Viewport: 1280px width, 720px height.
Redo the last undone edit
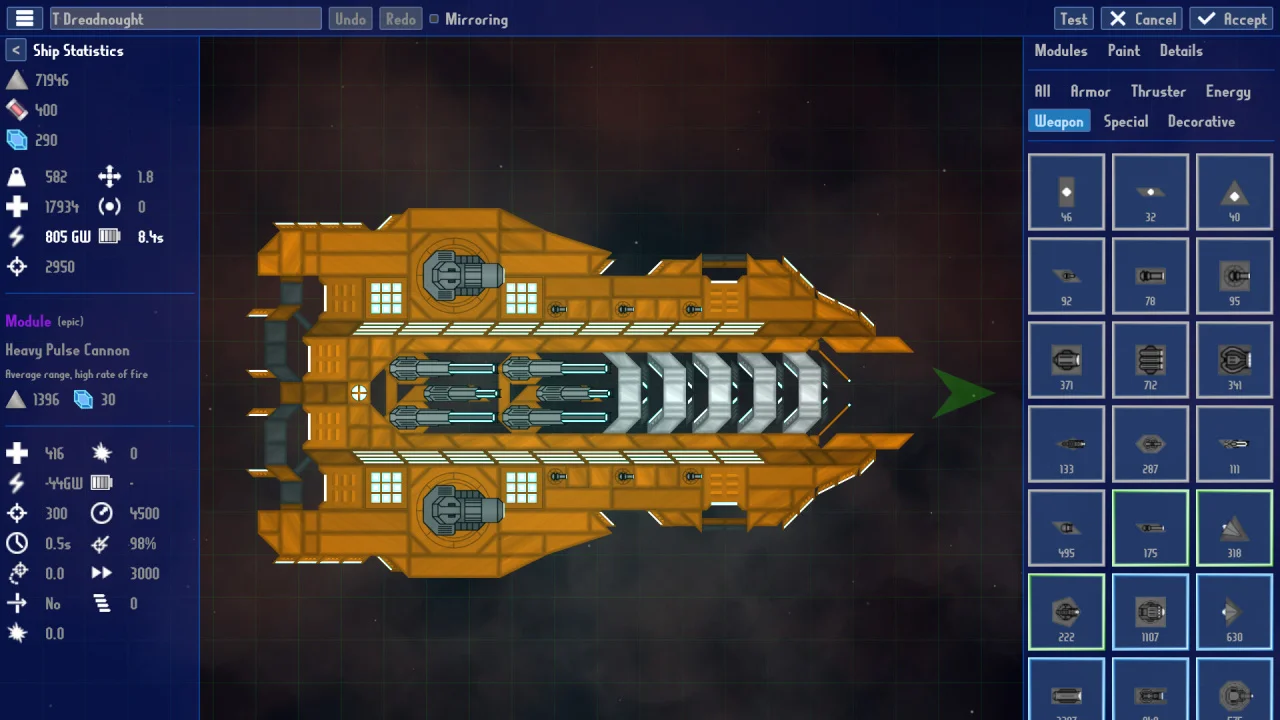400,19
